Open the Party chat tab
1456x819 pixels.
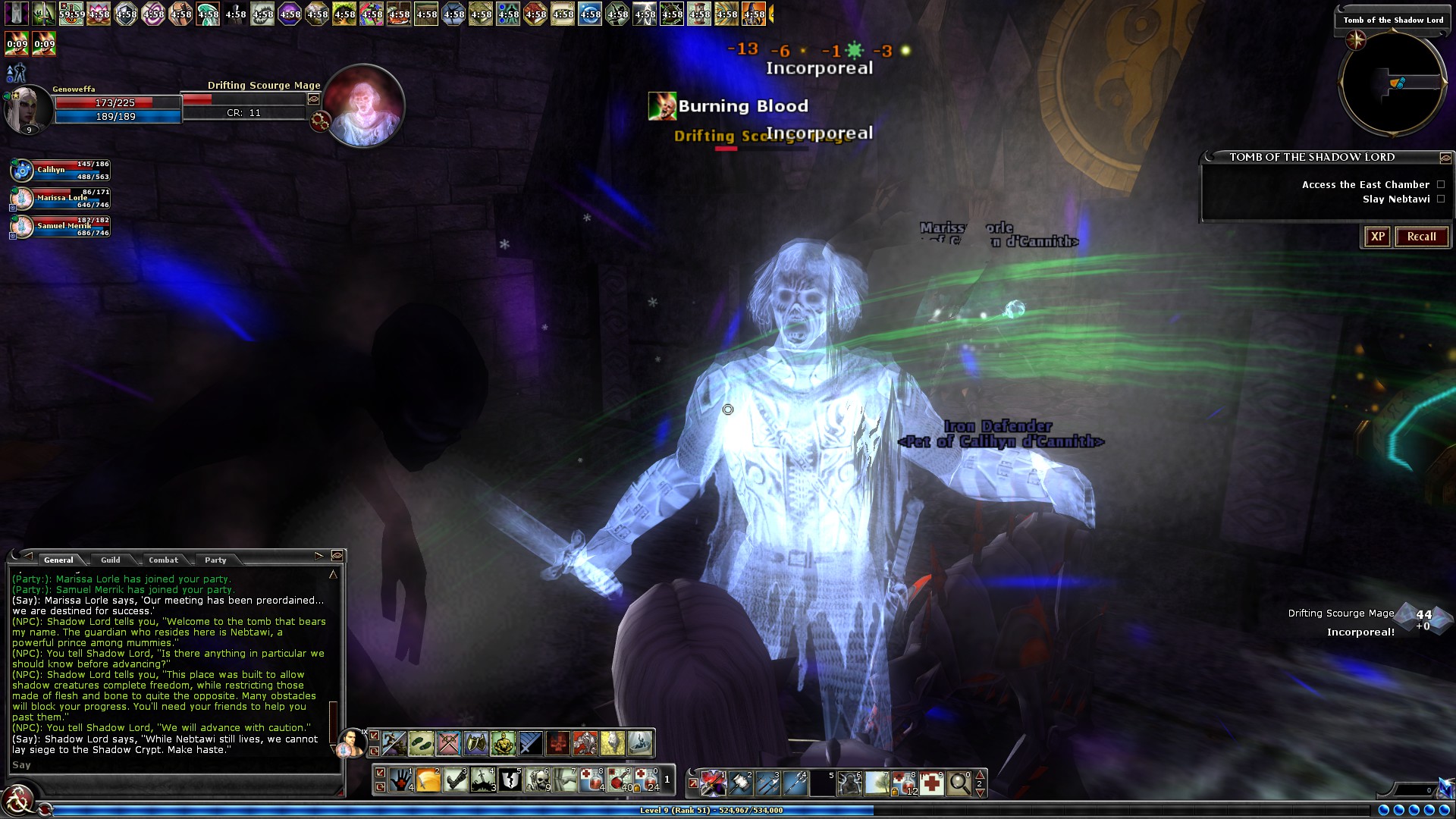(216, 560)
